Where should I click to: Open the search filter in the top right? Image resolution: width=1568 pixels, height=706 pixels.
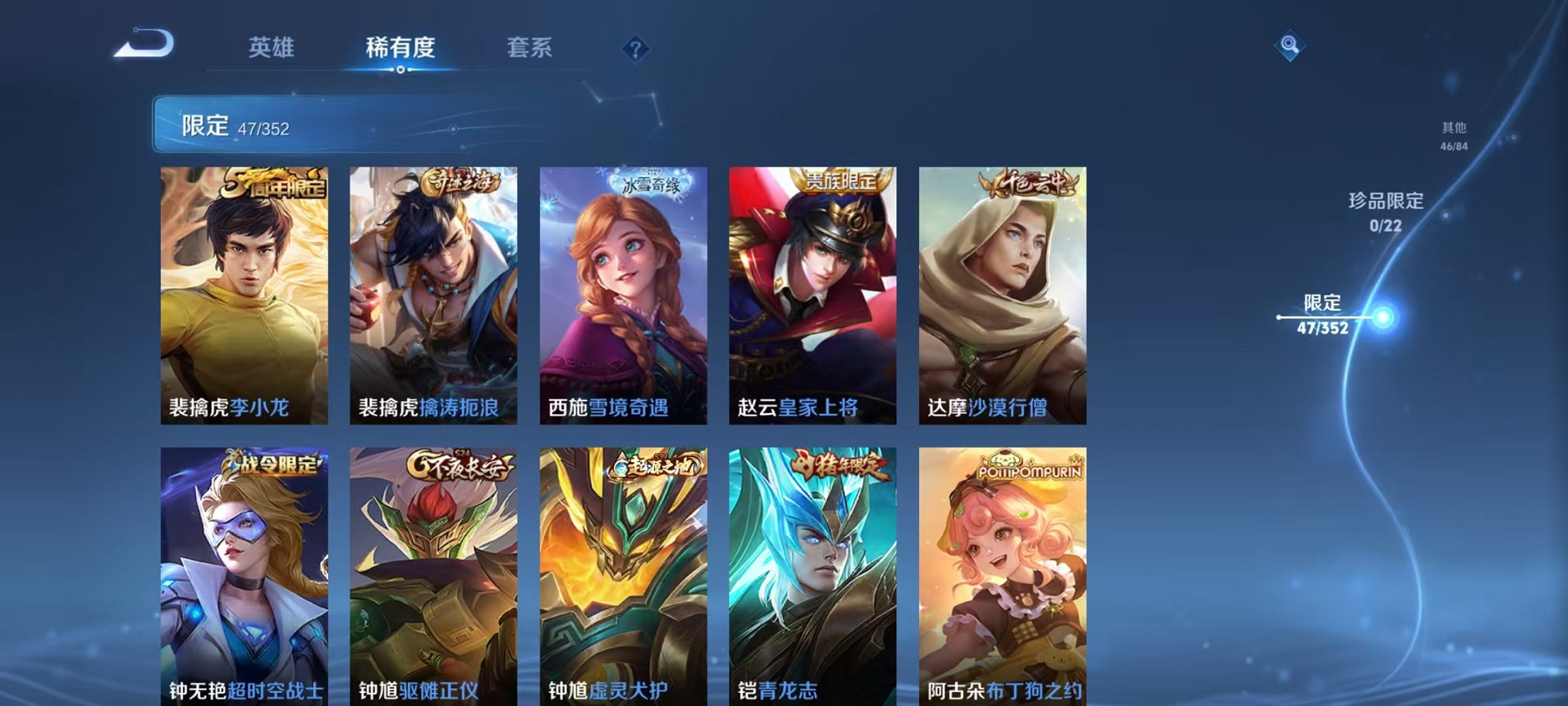(1291, 44)
